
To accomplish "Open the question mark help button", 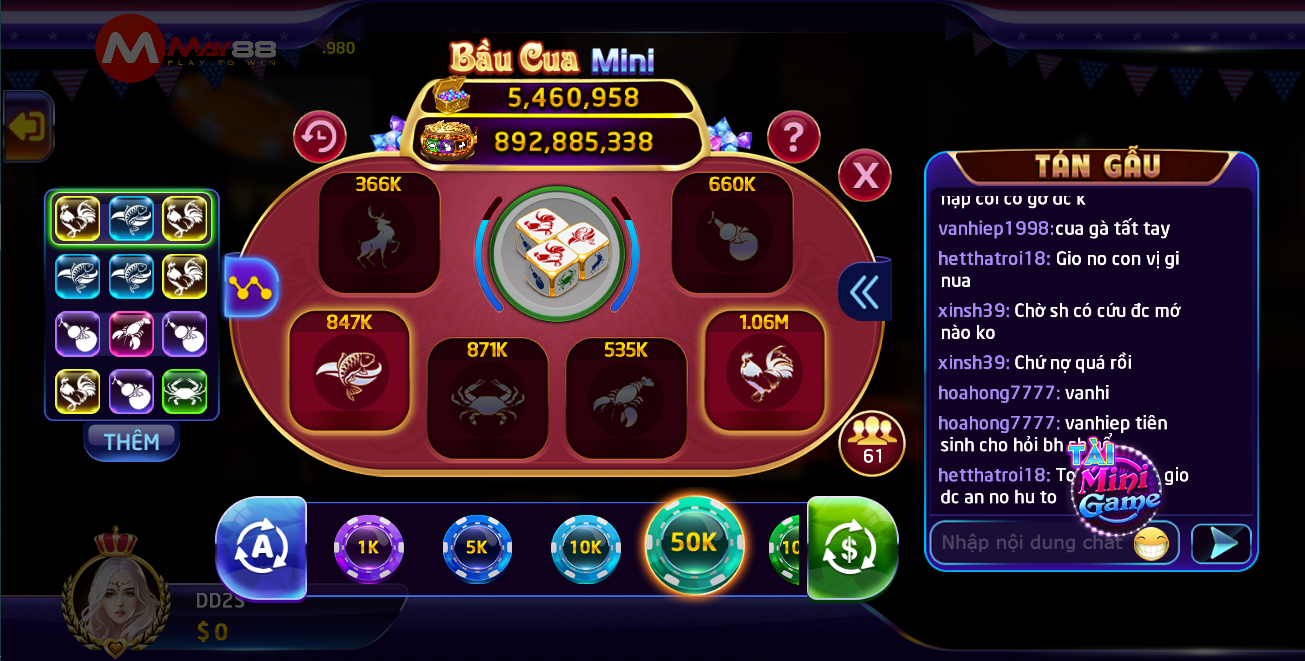I will pos(793,138).
